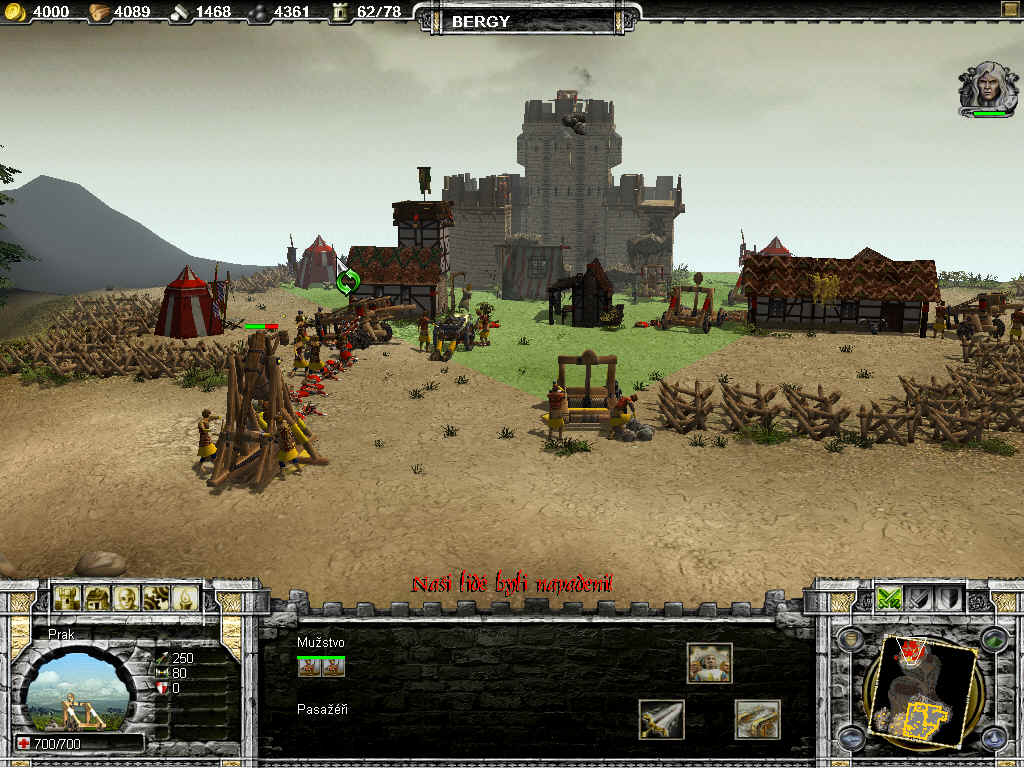This screenshot has width=1024, height=768.
Task: Open the gear cogs build tab
Action: 155,598
